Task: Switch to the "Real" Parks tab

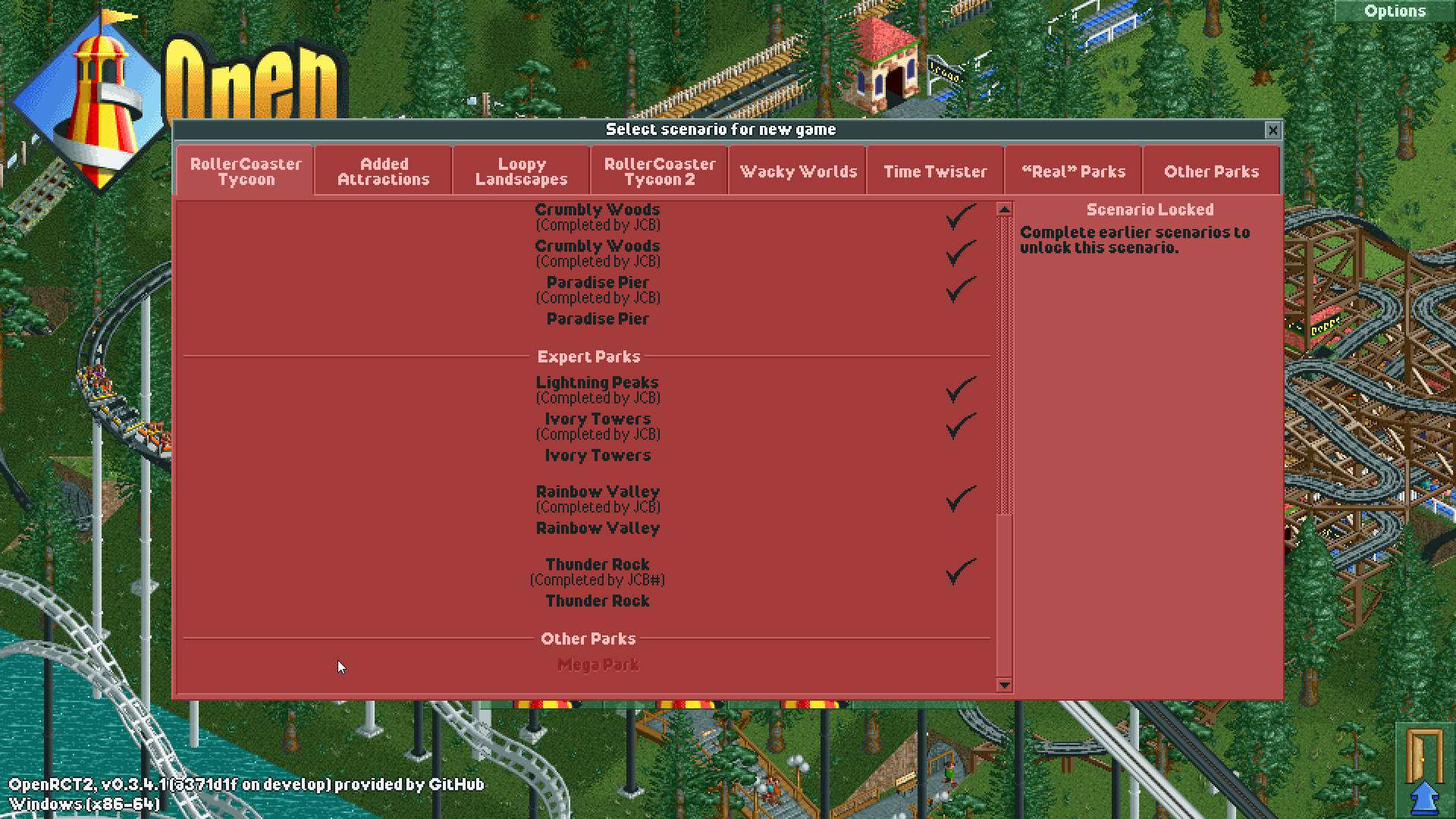Action: point(1073,170)
